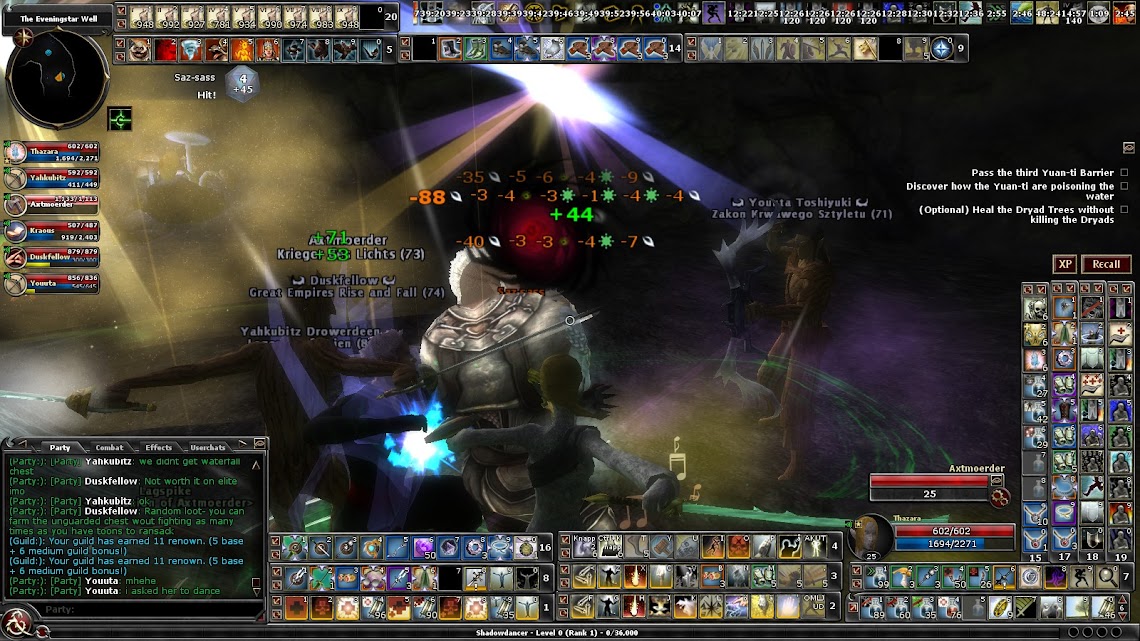Select the Pass the third Yuan-ti Barrier objective
1140x641 pixels.
click(x=1041, y=173)
